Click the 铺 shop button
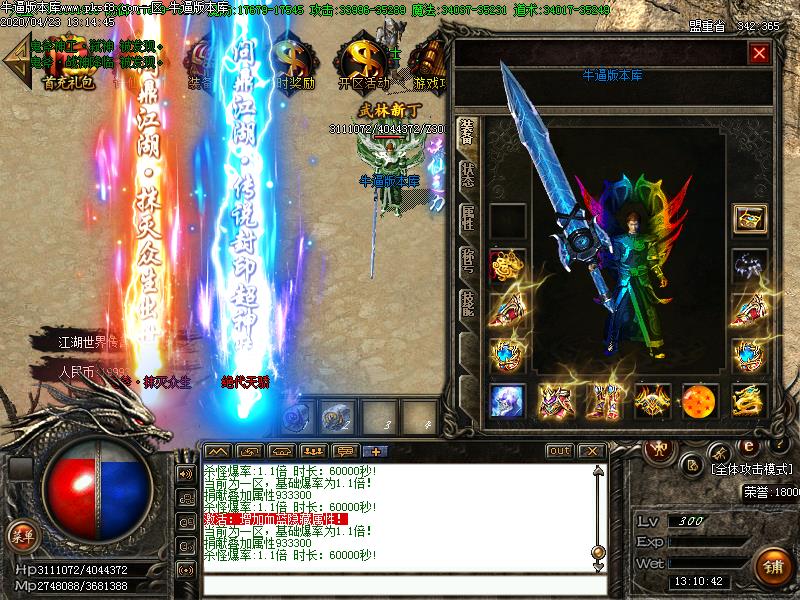 click(x=772, y=565)
